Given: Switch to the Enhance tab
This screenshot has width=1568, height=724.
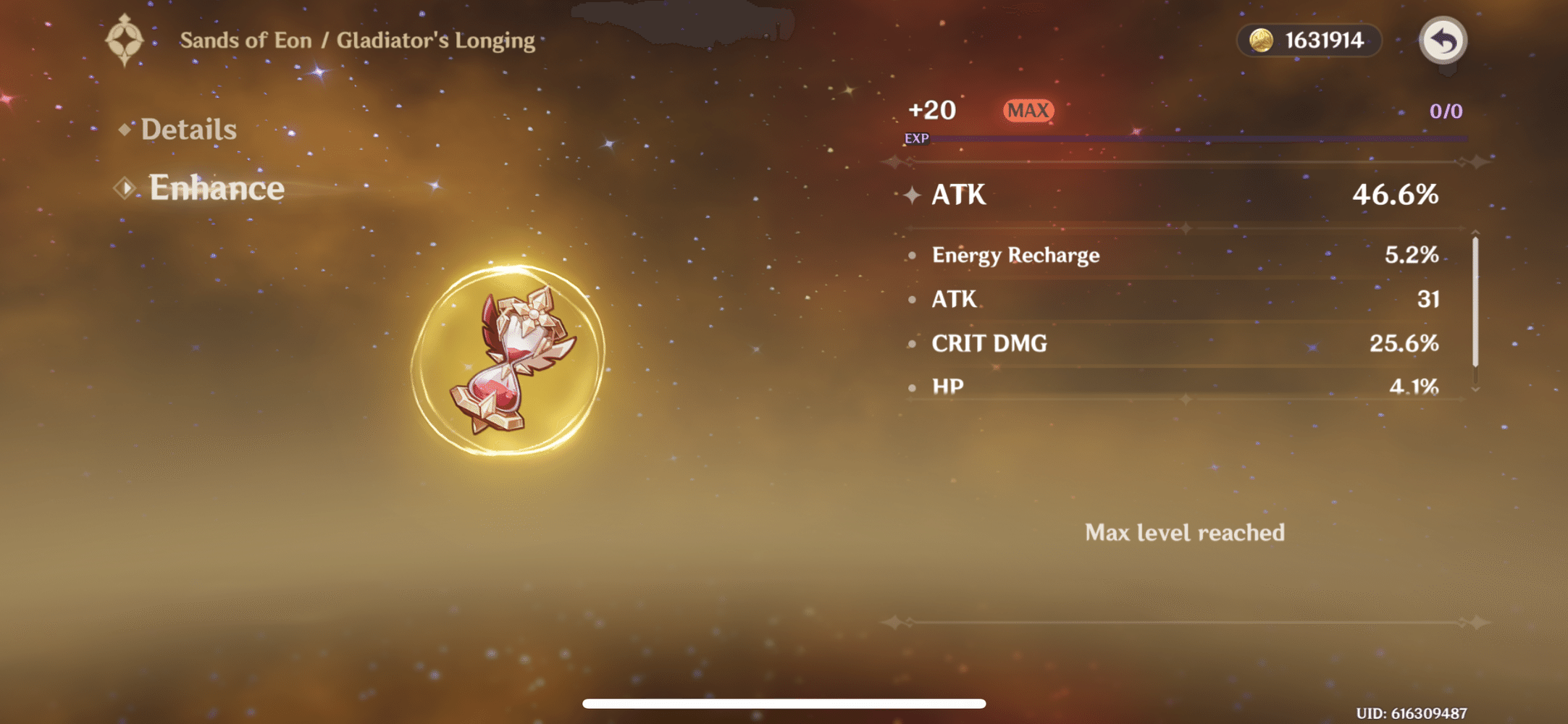Looking at the screenshot, I should pyautogui.click(x=215, y=188).
